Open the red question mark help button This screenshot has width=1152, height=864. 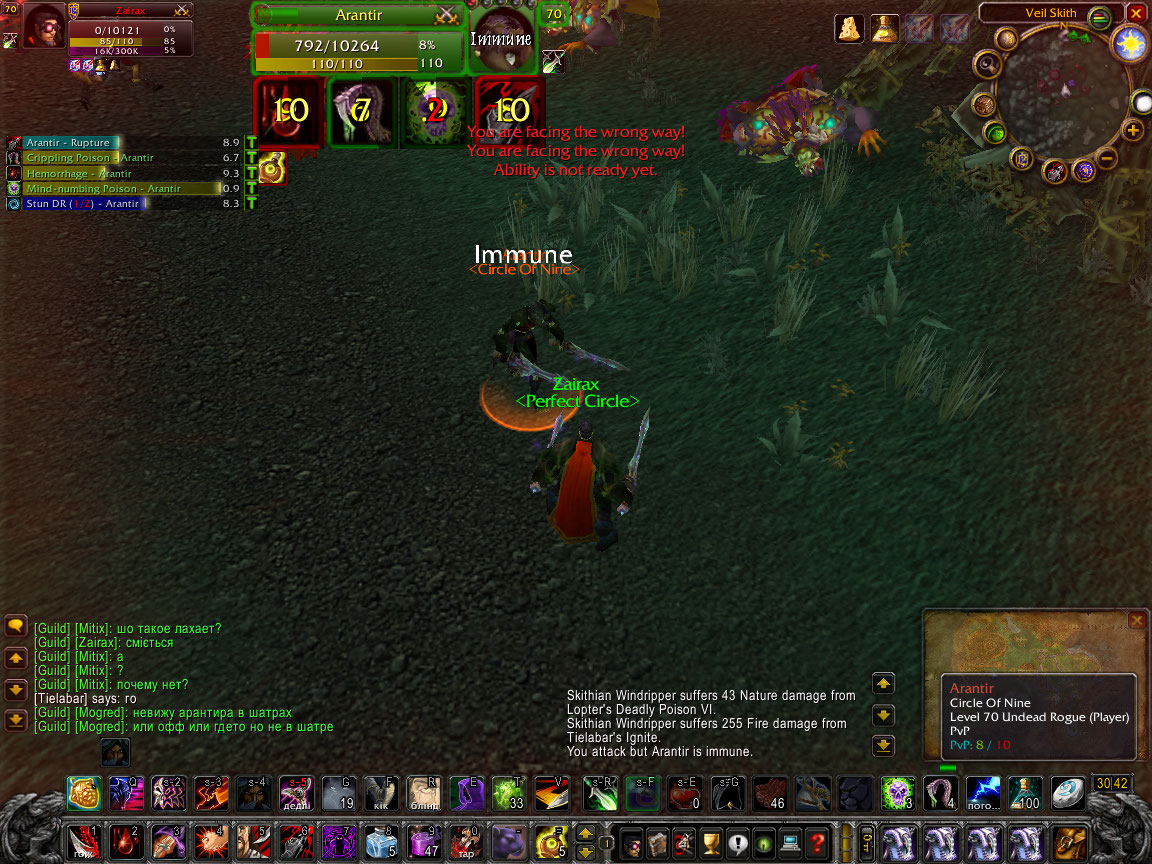817,841
